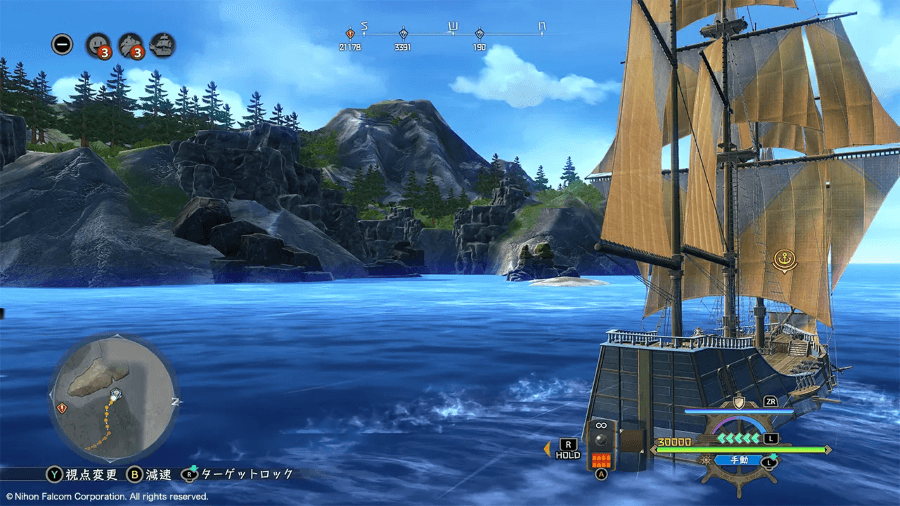Open the sailing ship icon
This screenshot has height=506, width=900.
(x=162, y=45)
